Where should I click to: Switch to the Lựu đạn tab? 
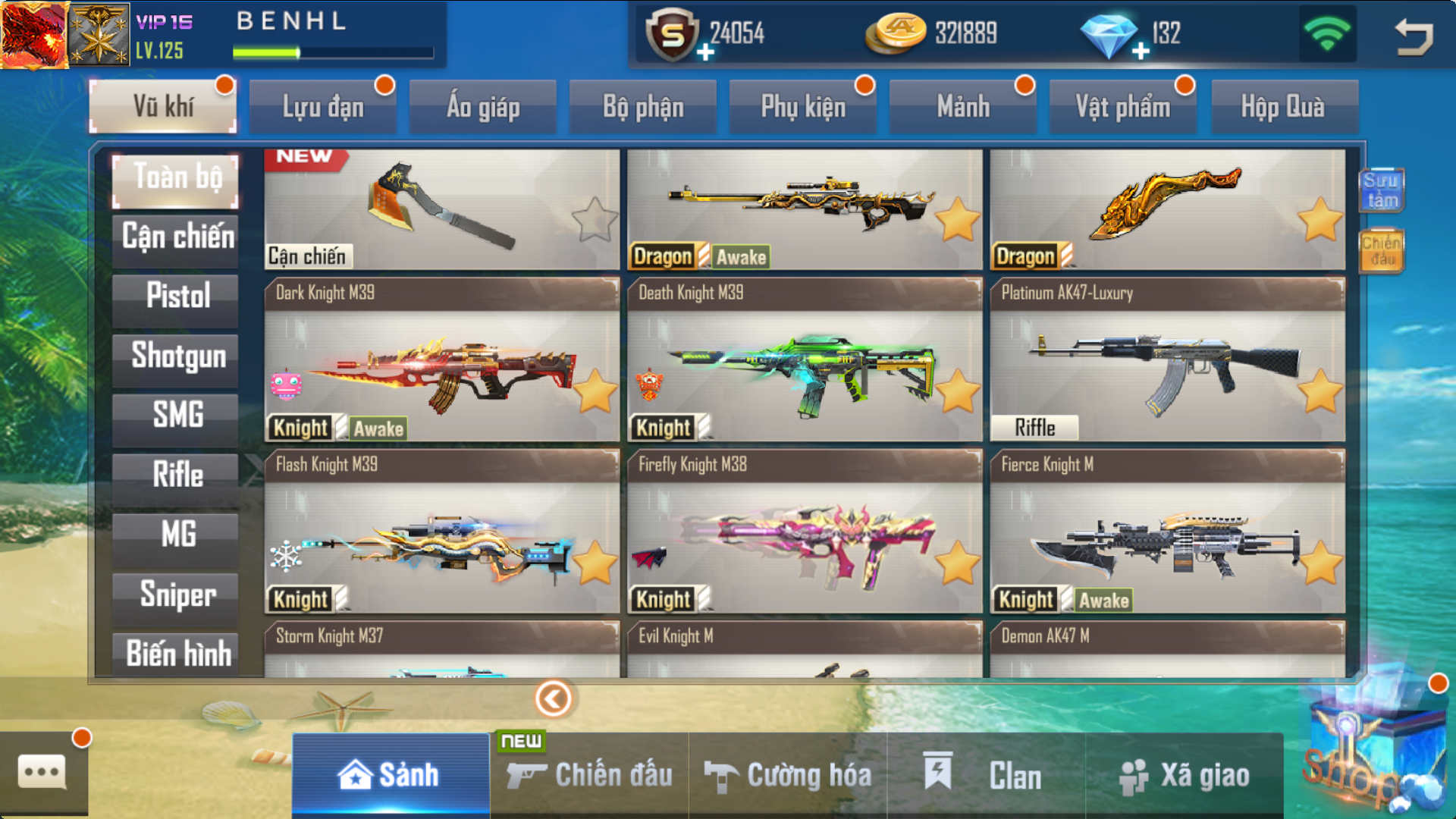[x=323, y=107]
